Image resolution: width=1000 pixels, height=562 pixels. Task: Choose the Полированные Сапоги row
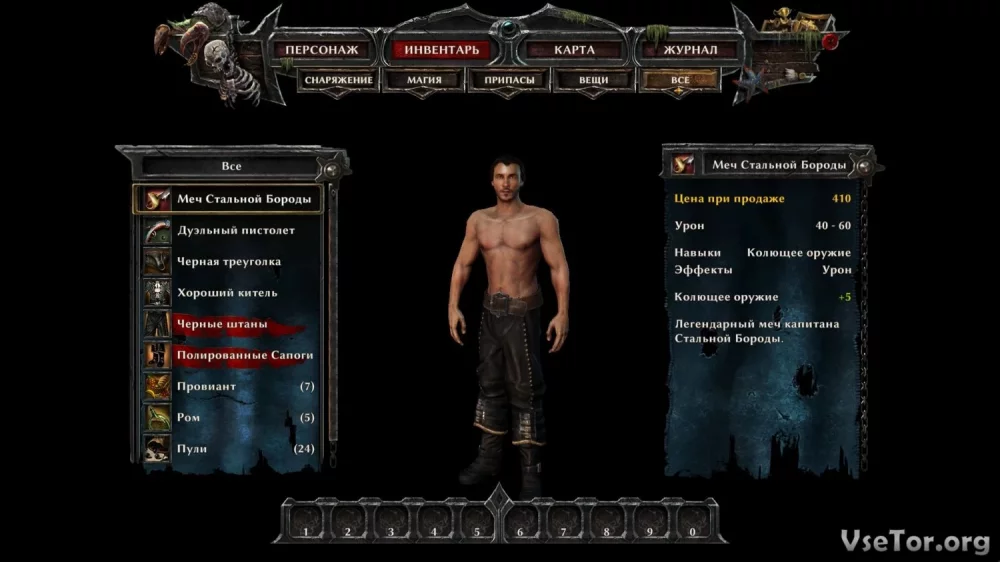245,355
